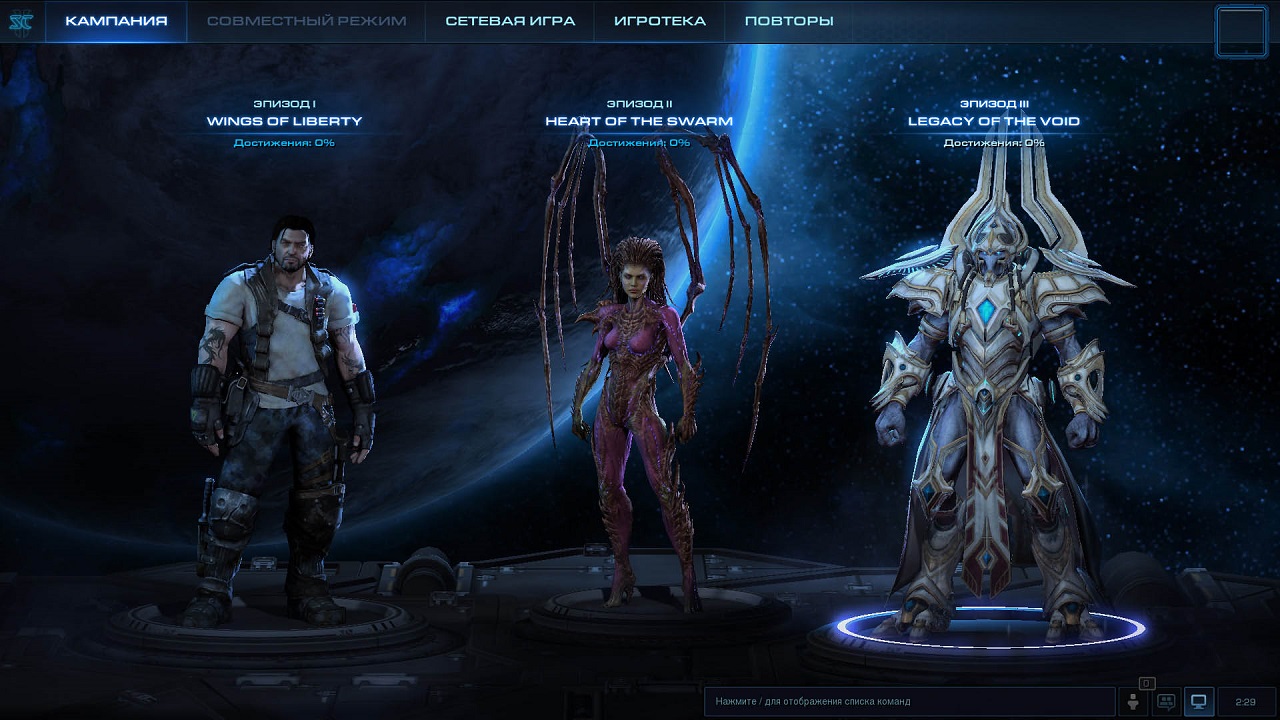Screen dimensions: 1280x720
Task: Focus the chat command input field
Action: point(908,702)
